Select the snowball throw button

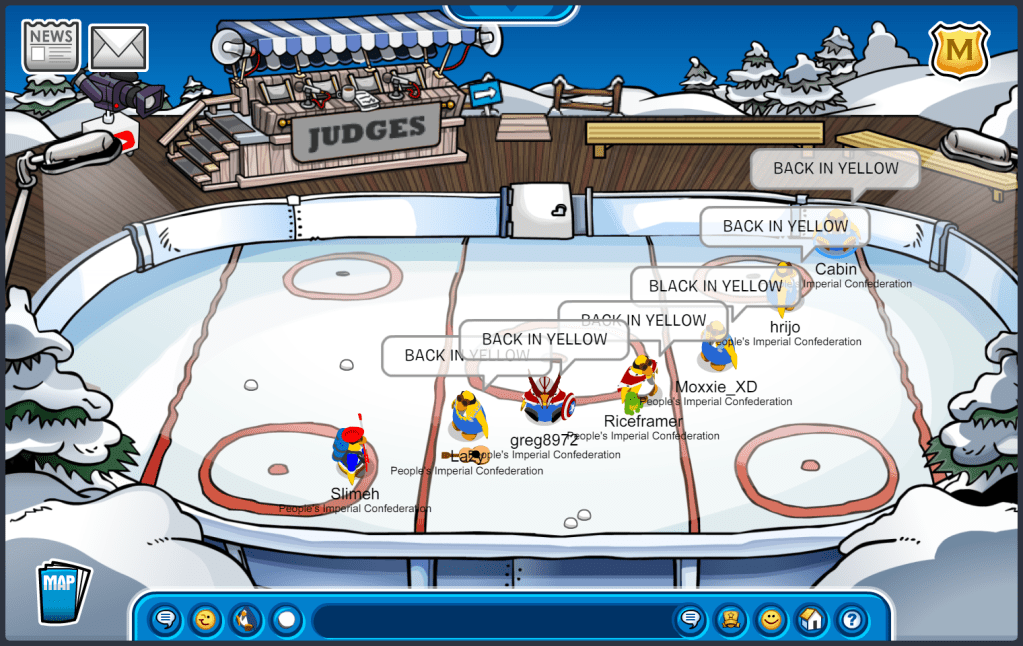[286, 620]
